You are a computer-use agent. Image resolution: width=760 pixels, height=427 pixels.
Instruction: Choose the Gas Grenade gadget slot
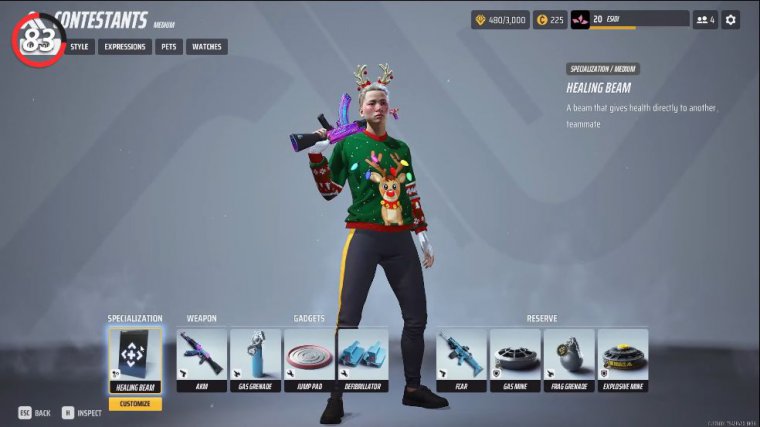pos(255,360)
